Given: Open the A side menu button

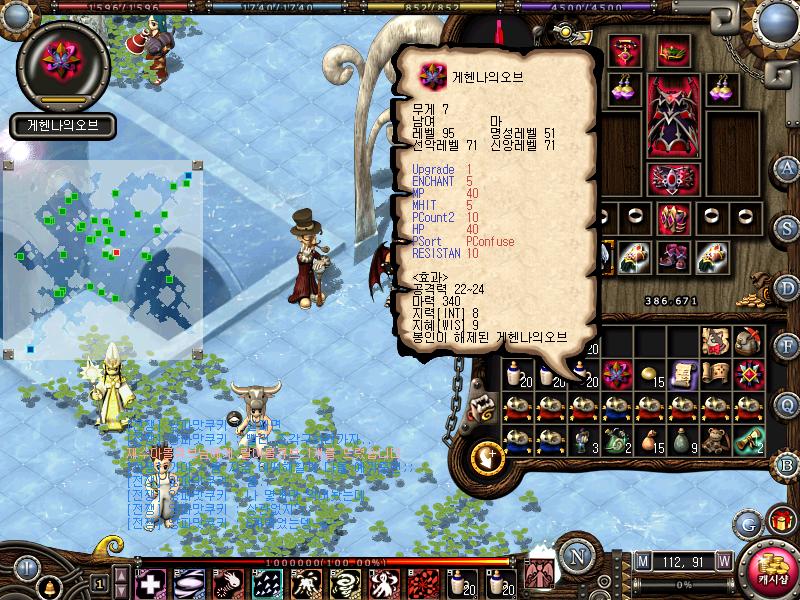Looking at the screenshot, I should (788, 167).
